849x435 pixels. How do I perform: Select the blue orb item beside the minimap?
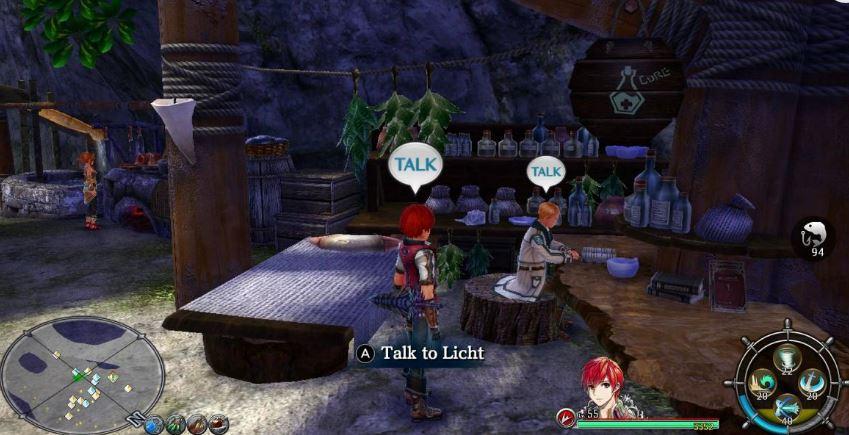tap(154, 424)
